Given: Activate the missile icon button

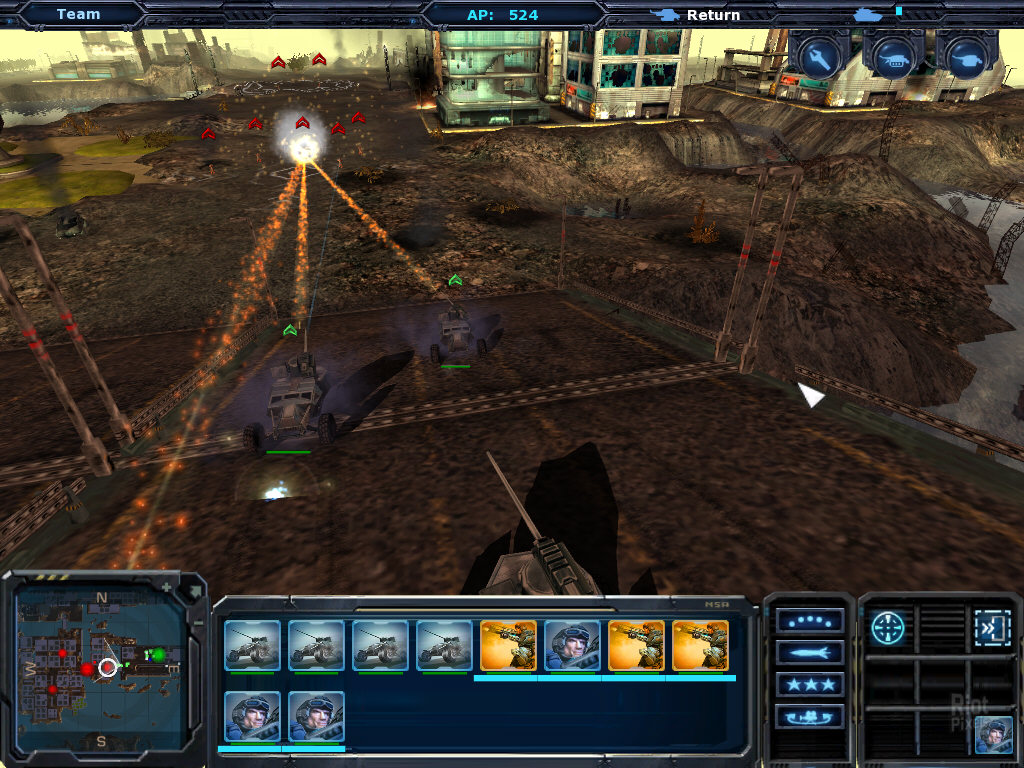Looking at the screenshot, I should [x=809, y=653].
